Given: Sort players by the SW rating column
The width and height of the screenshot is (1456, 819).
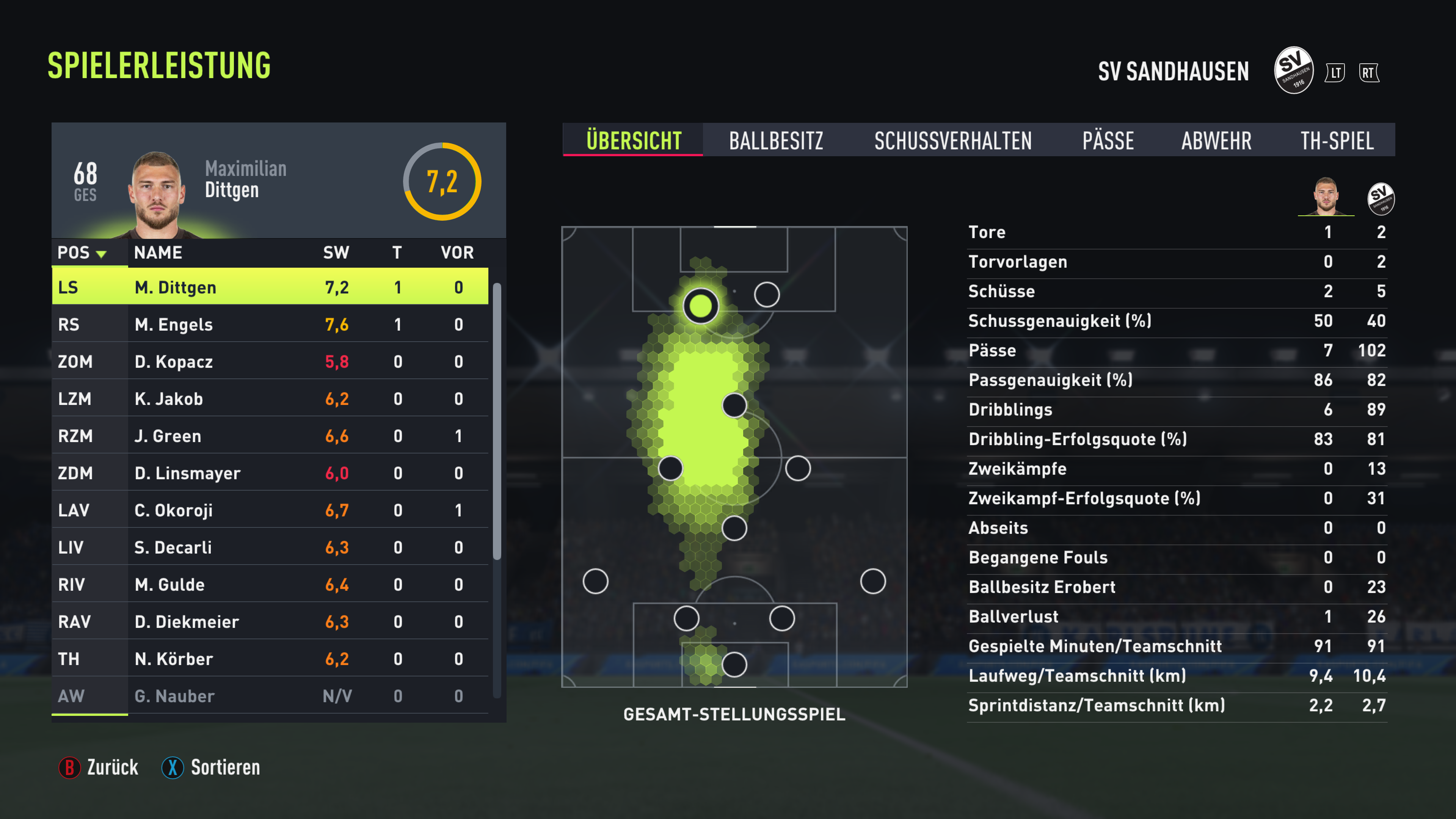Looking at the screenshot, I should point(336,253).
